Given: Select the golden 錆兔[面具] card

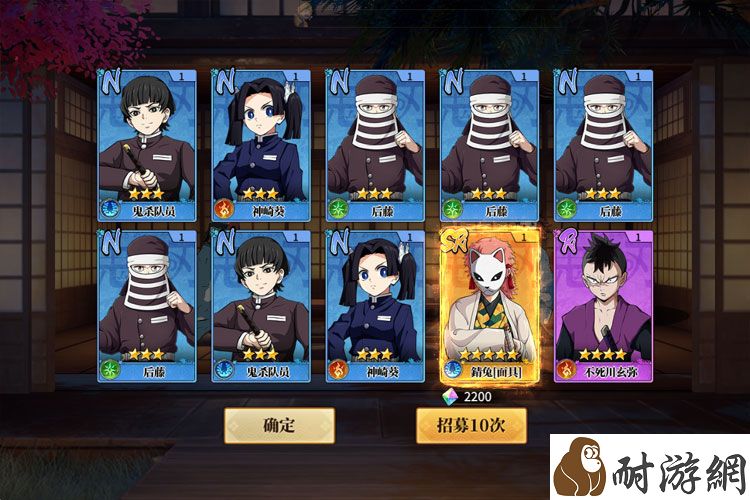Looking at the screenshot, I should pos(490,305).
